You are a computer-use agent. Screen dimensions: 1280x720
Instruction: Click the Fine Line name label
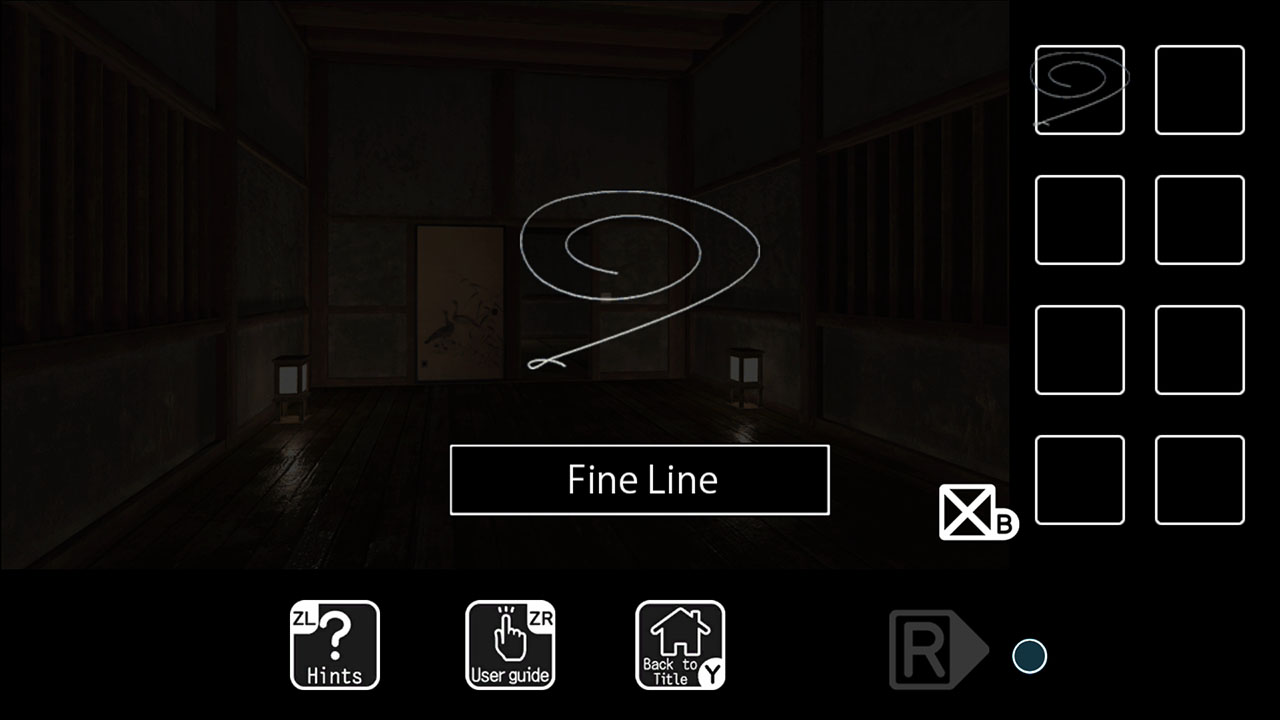coord(640,480)
